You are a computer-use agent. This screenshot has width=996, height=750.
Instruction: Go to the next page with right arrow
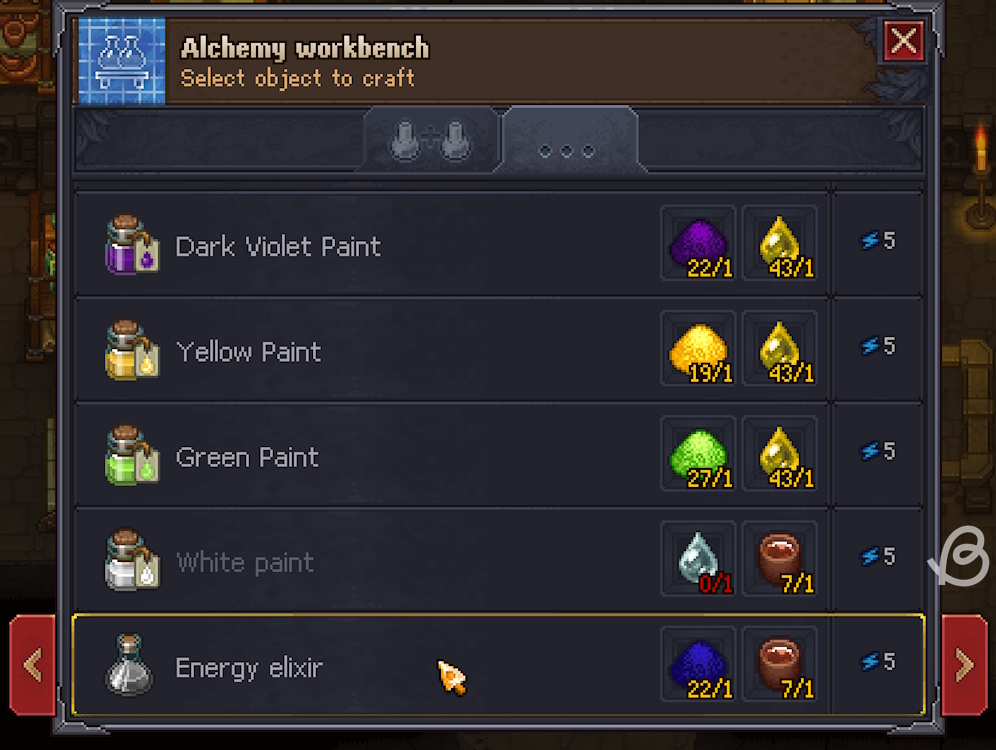(x=964, y=665)
